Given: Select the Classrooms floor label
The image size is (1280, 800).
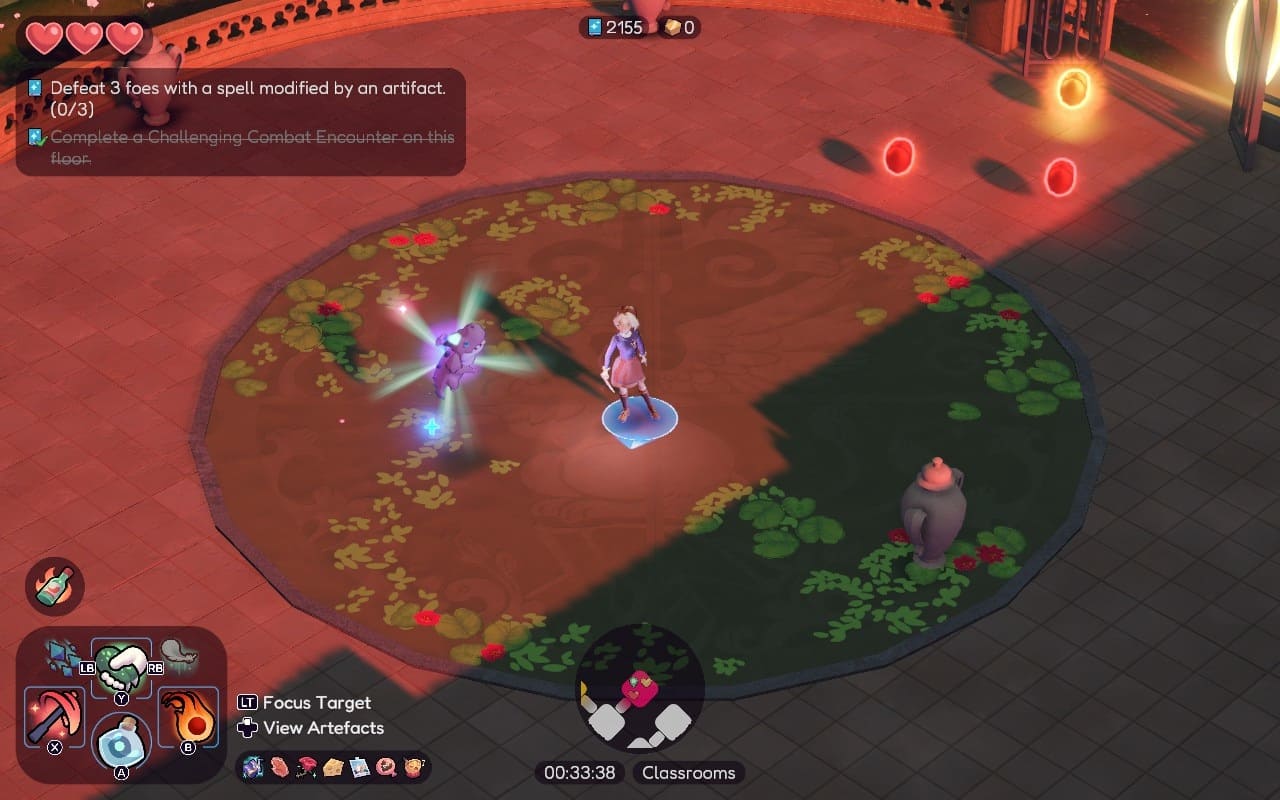Looking at the screenshot, I should 688,773.
